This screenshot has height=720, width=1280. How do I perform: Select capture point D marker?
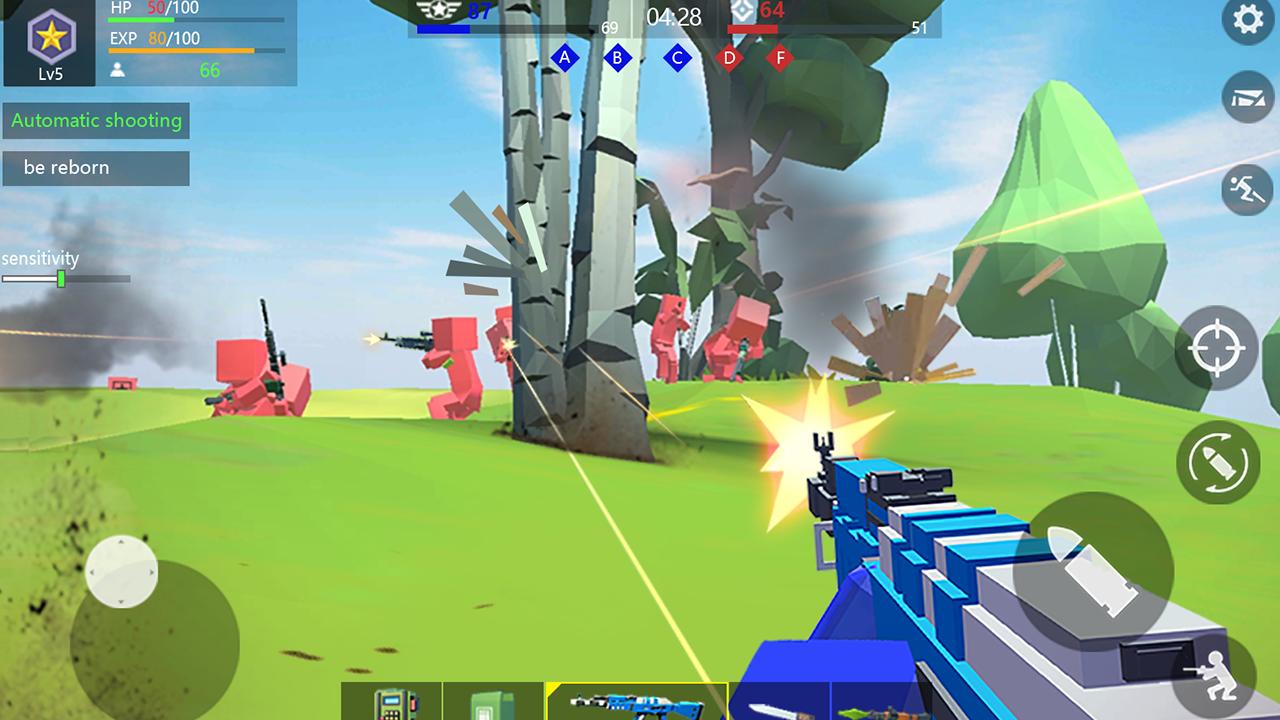tap(727, 58)
